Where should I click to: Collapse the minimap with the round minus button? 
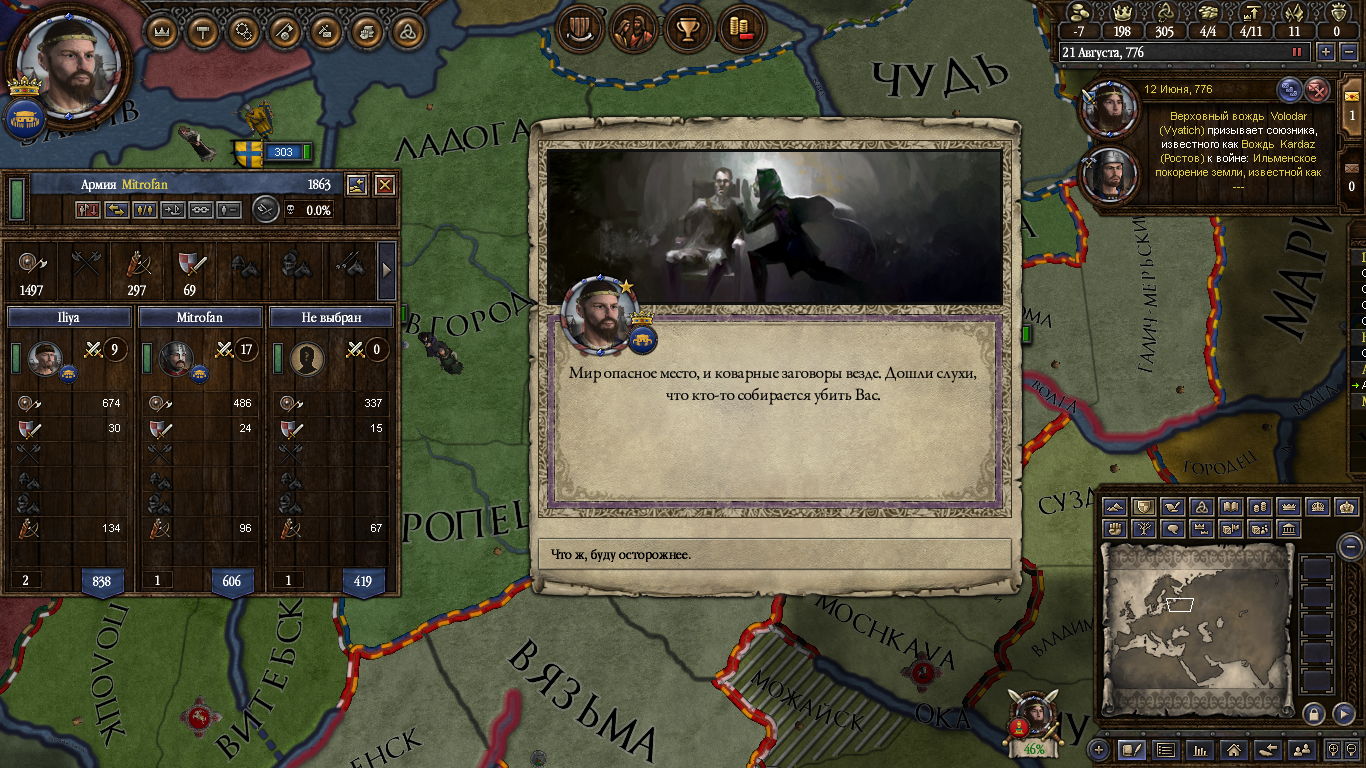(1350, 546)
